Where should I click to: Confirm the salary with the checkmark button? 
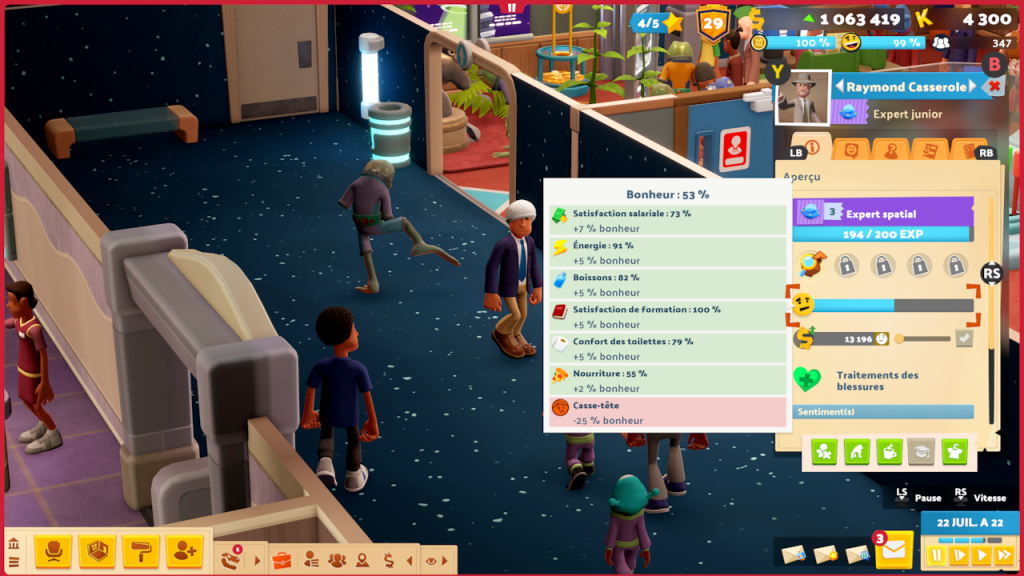[963, 339]
